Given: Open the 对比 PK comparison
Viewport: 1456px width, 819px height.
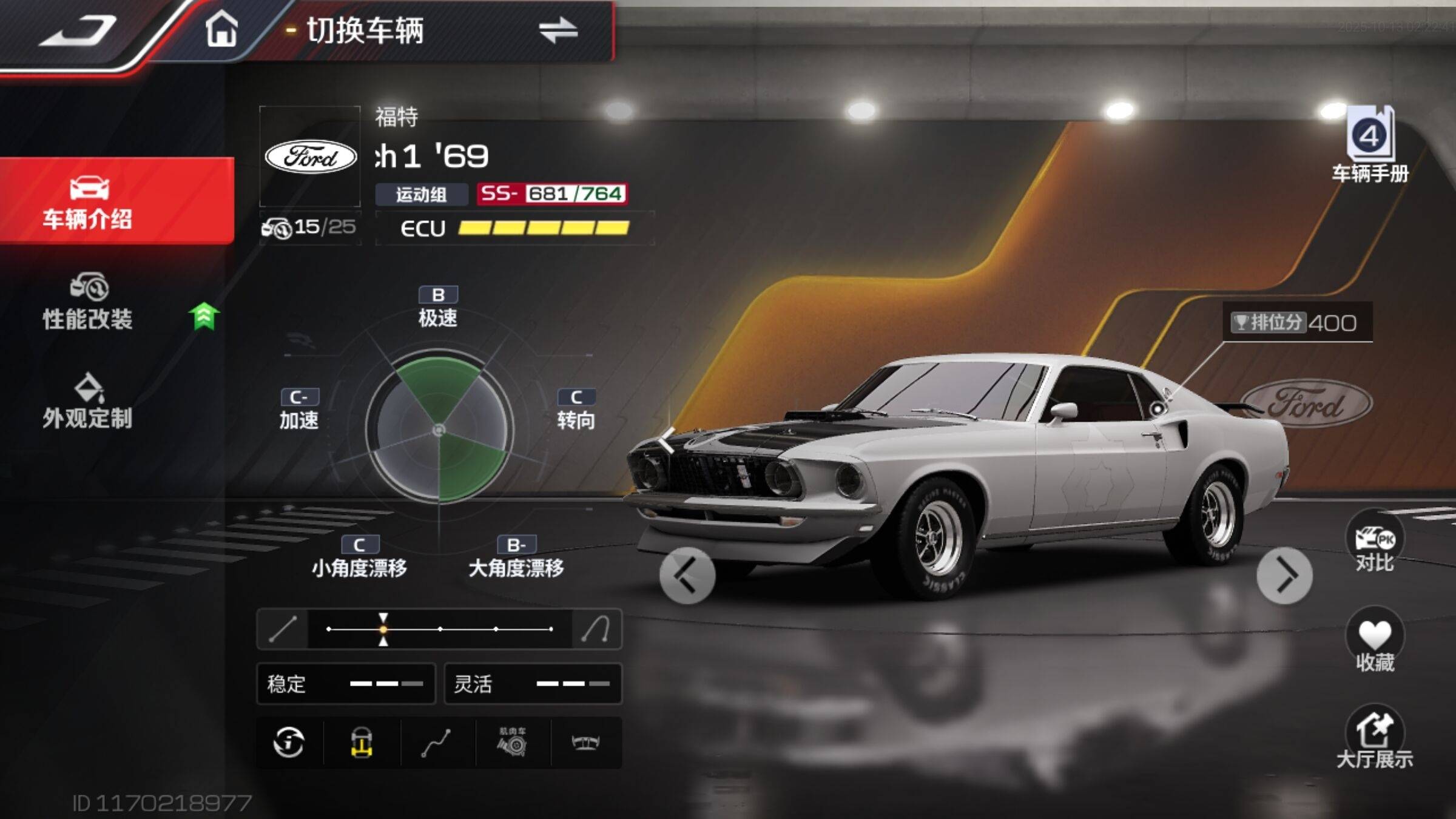Looking at the screenshot, I should point(1374,543).
